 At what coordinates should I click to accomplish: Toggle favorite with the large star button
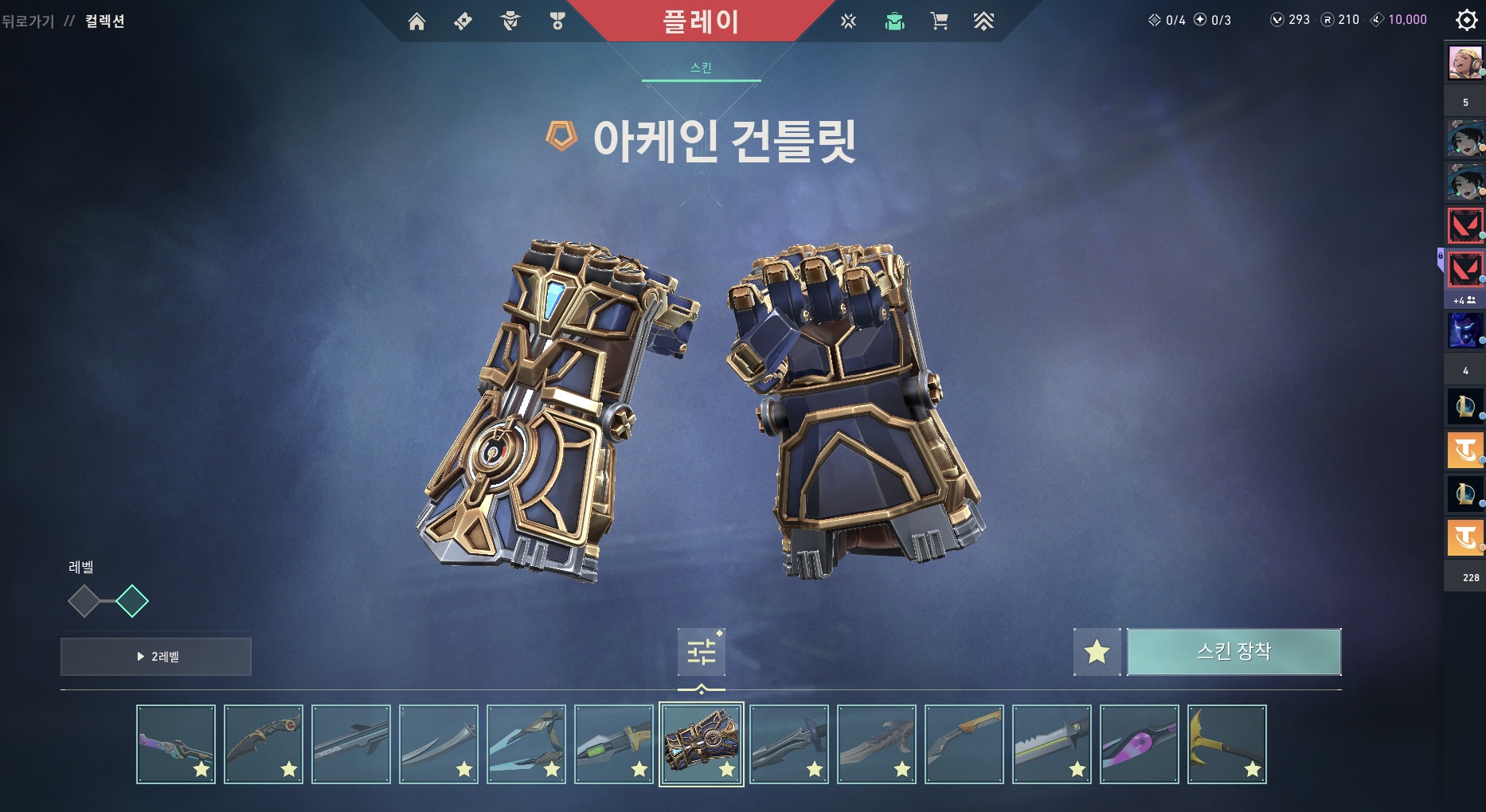pos(1097,652)
